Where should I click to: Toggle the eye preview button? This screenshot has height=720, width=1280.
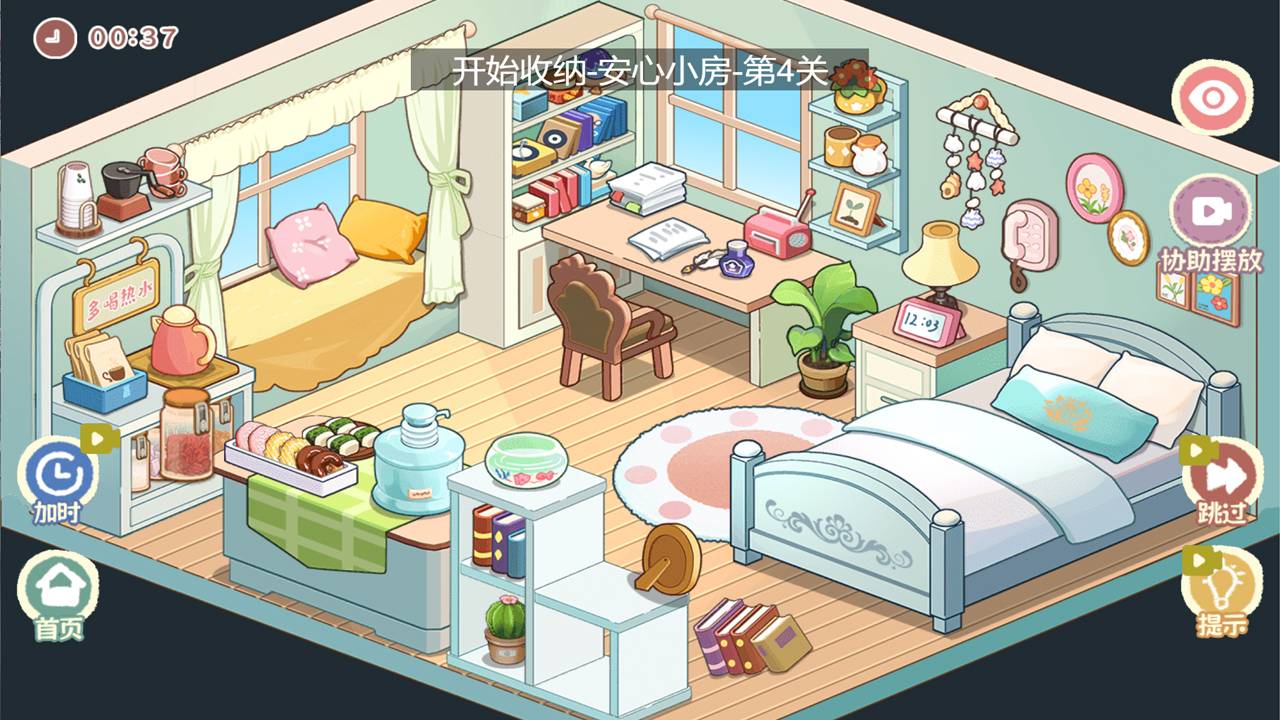pyautogui.click(x=1213, y=98)
